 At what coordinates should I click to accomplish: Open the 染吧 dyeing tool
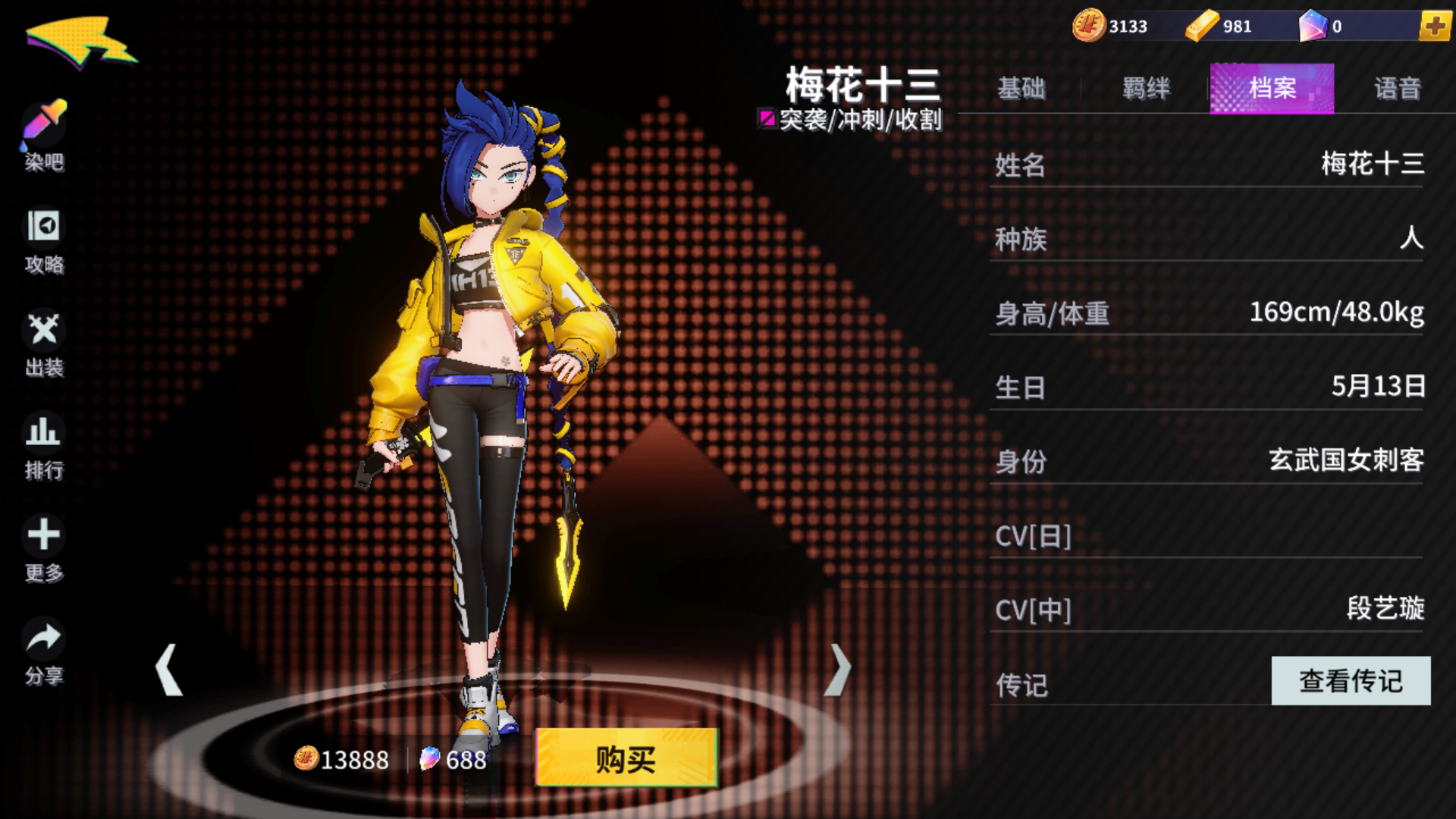(x=43, y=136)
